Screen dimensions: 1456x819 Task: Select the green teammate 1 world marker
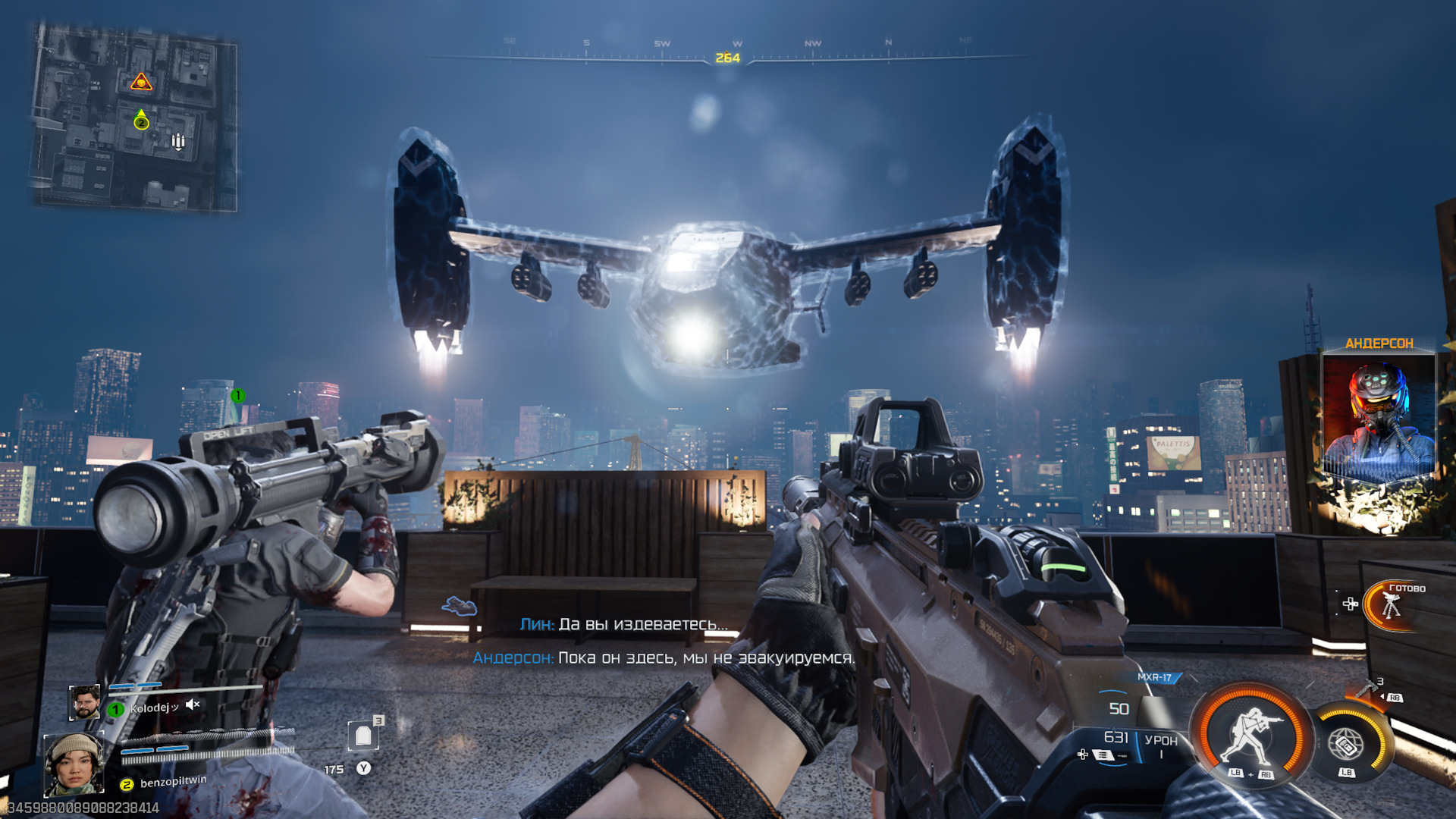(x=237, y=395)
